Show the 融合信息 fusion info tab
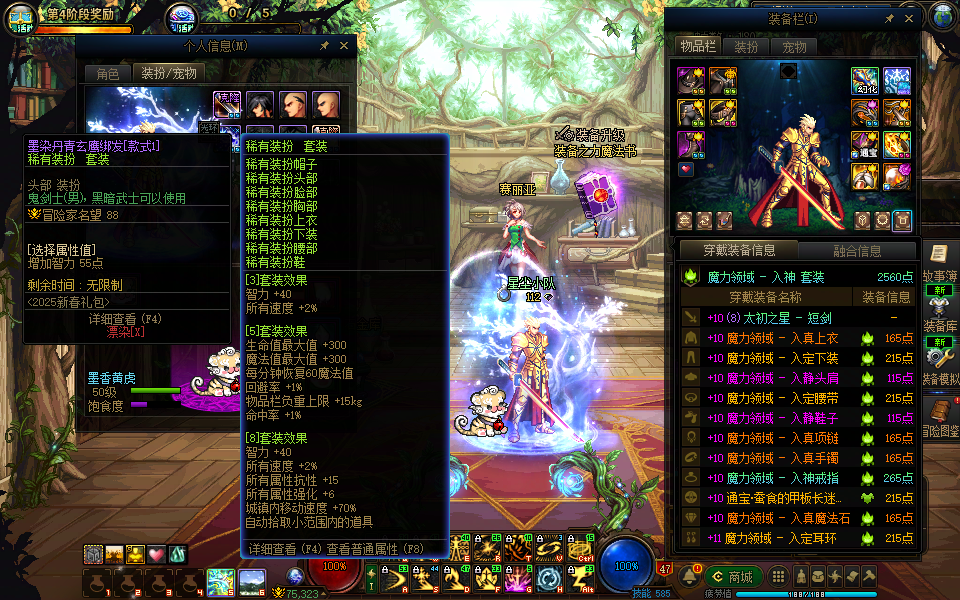The height and width of the screenshot is (600, 960). [x=857, y=251]
